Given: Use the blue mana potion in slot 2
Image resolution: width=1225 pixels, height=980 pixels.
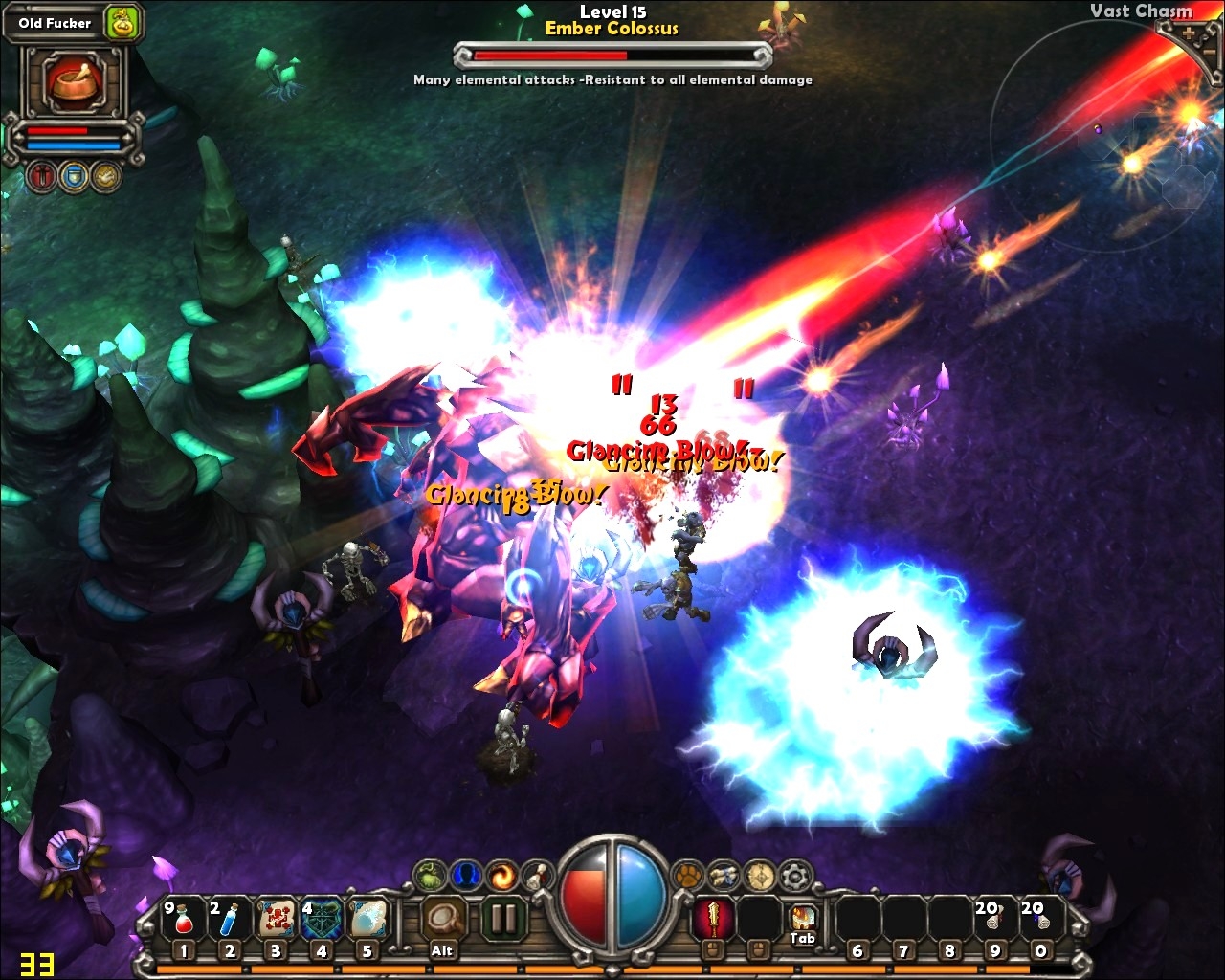Looking at the screenshot, I should click(230, 920).
